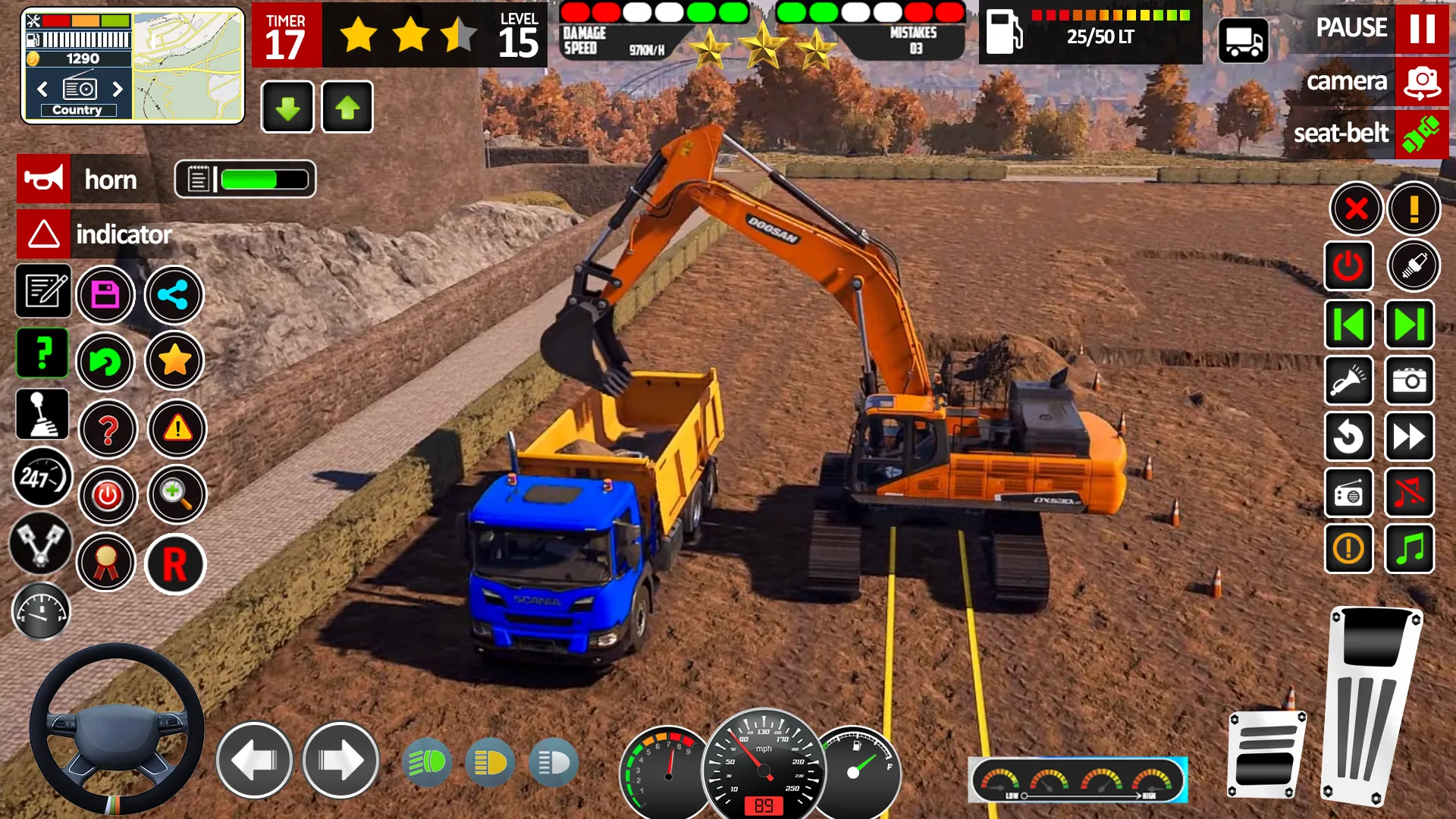Click the right map arrow near Country label
This screenshot has width=1456, height=819.
tap(119, 89)
